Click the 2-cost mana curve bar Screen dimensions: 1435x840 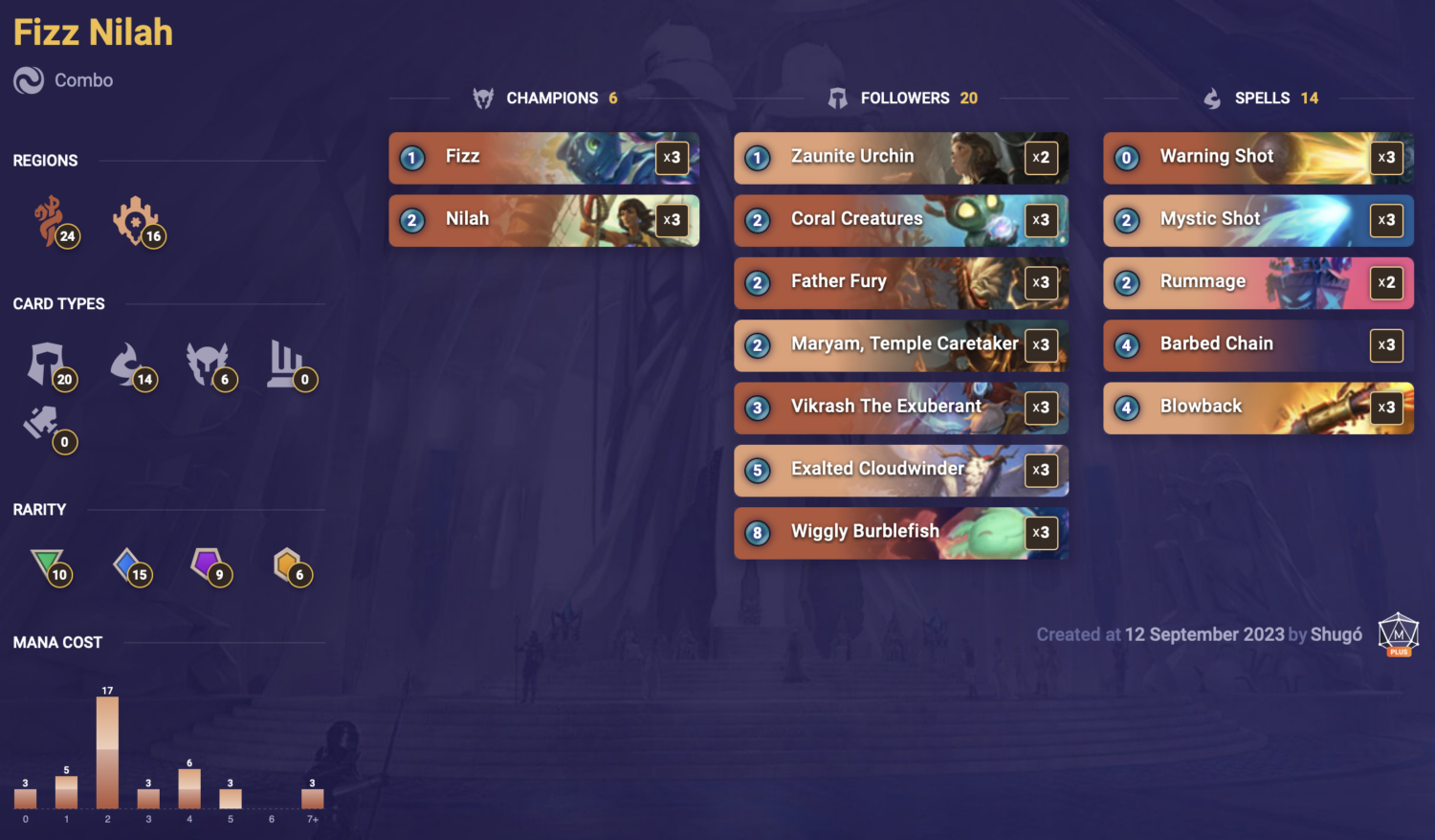click(x=107, y=756)
